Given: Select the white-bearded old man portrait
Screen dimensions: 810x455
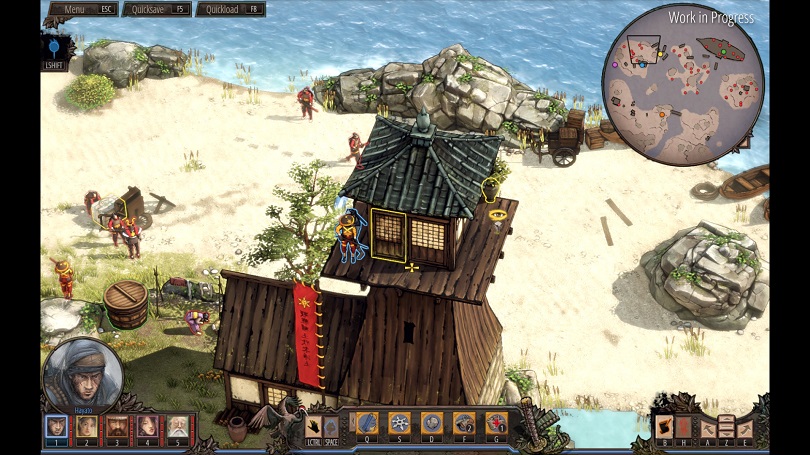Looking at the screenshot, I should coord(177,425).
